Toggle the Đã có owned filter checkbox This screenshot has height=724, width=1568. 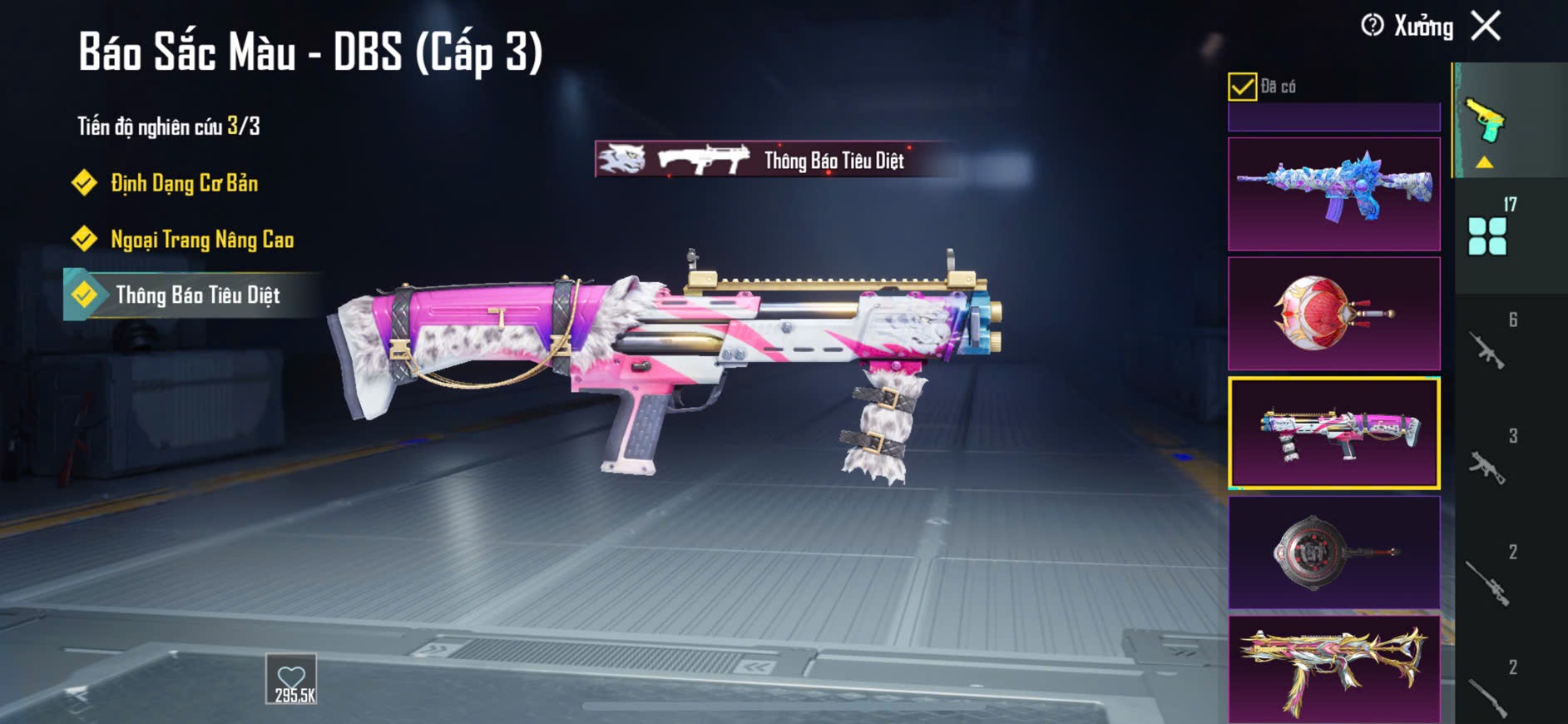pos(1242,87)
